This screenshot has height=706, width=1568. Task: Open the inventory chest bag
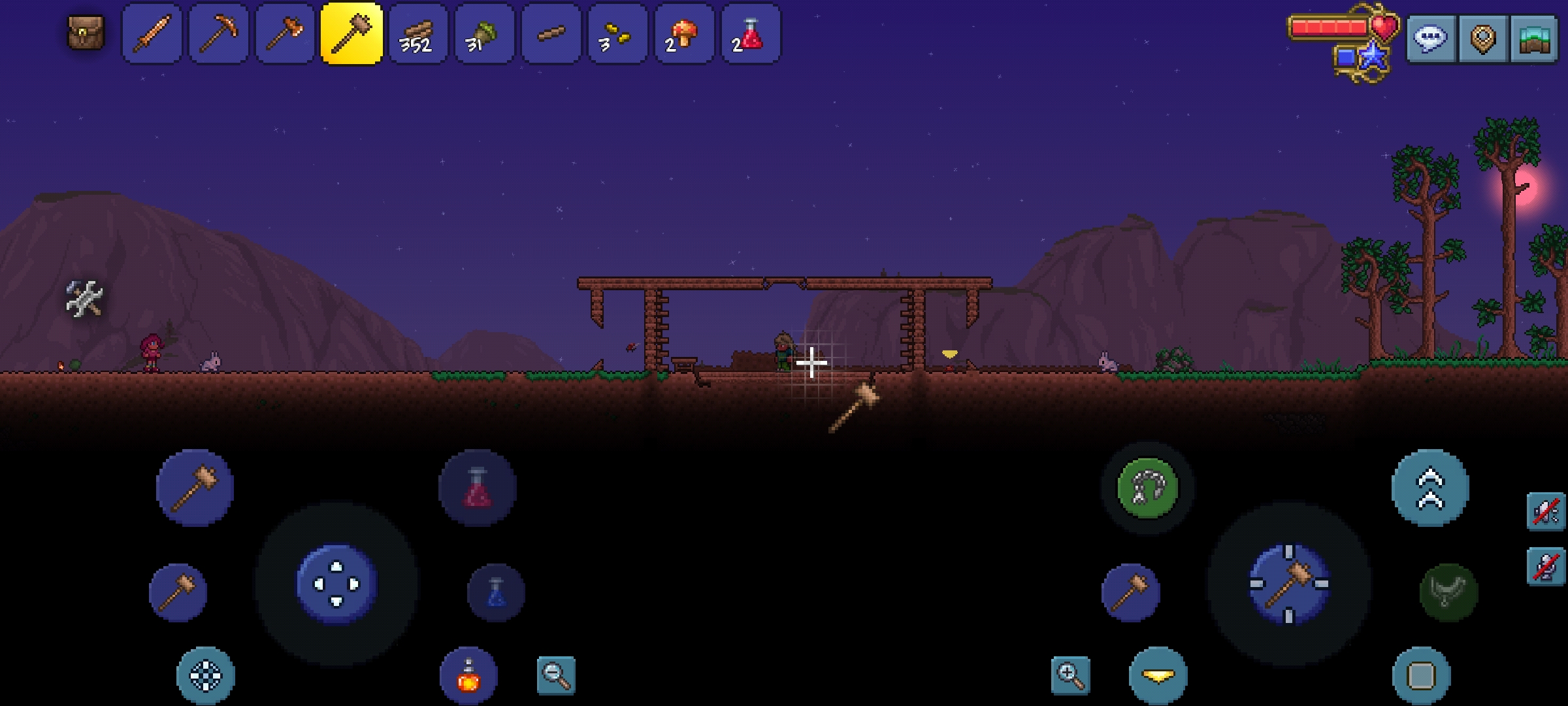click(86, 33)
